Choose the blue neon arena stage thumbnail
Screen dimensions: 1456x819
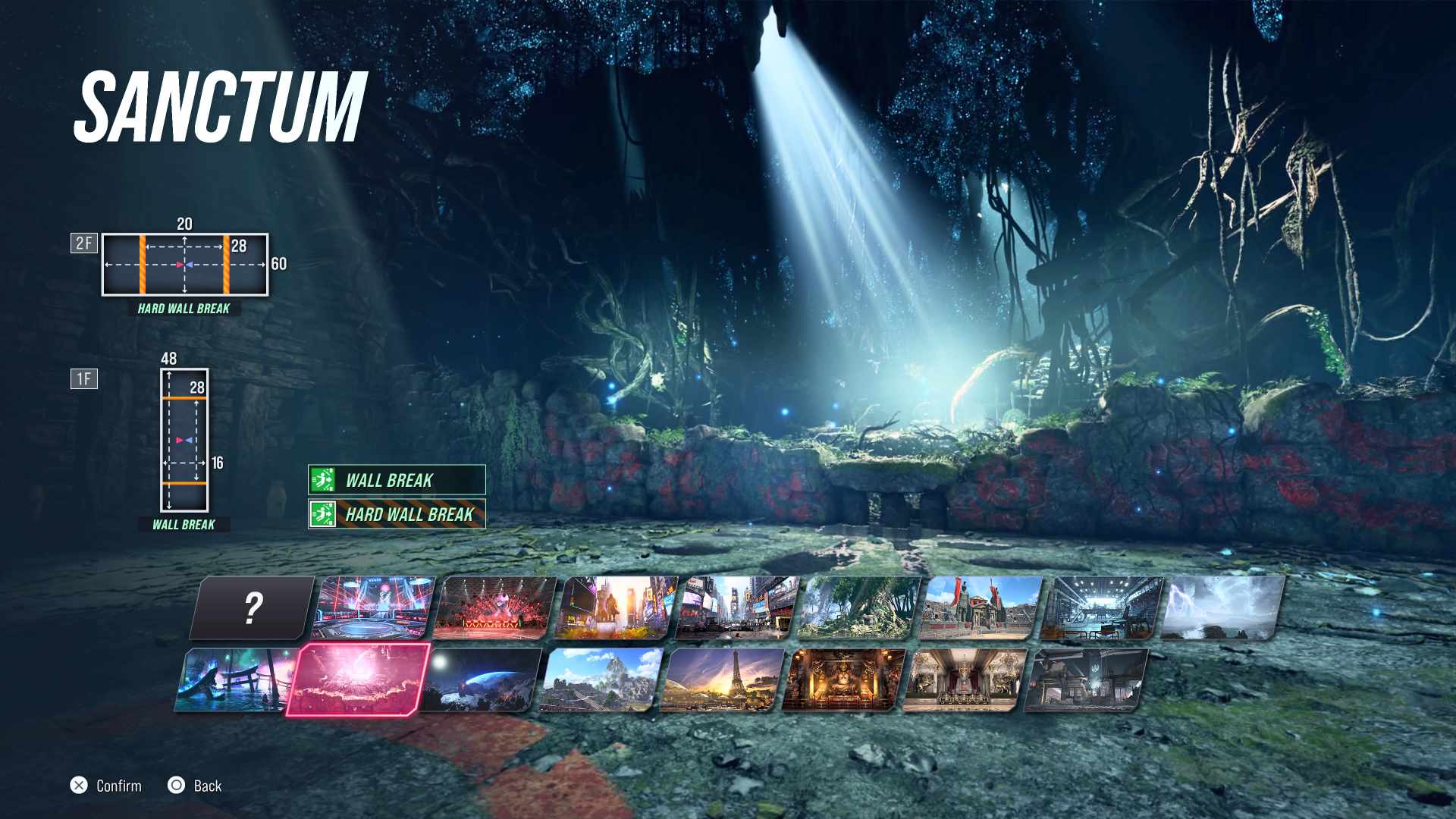pos(375,608)
